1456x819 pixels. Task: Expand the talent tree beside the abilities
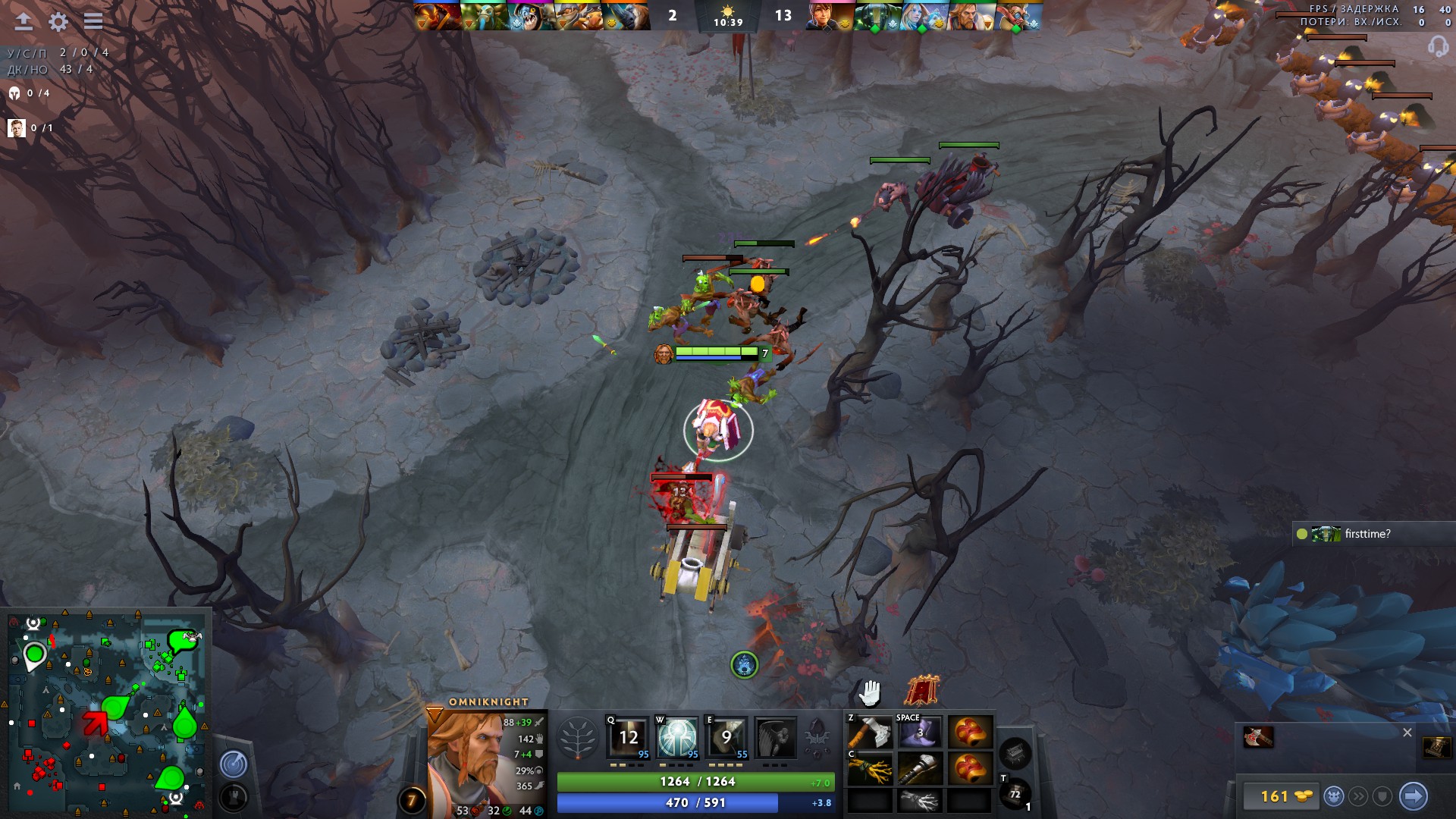click(x=578, y=736)
